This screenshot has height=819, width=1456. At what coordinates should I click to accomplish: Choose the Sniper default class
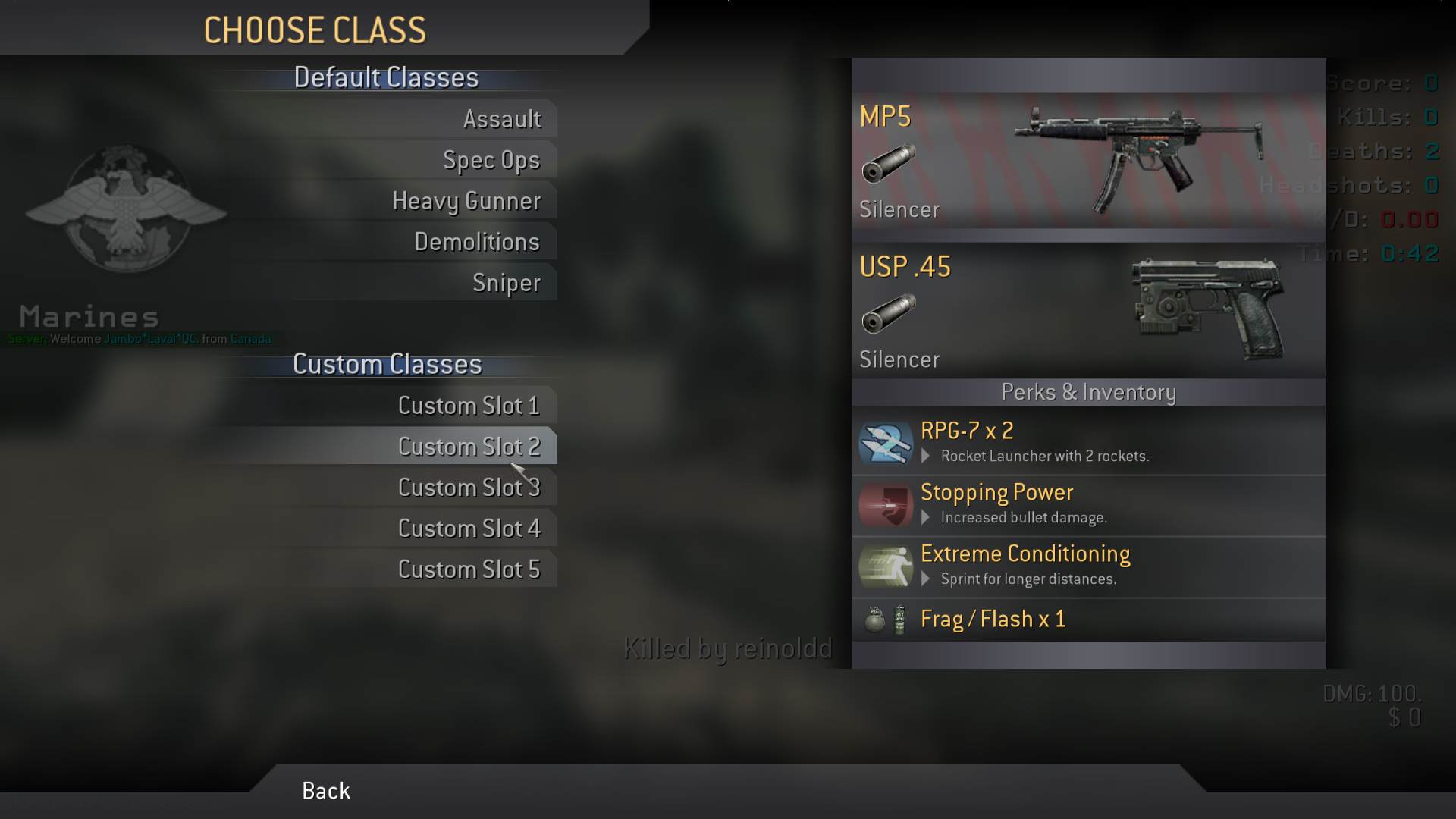click(x=507, y=283)
